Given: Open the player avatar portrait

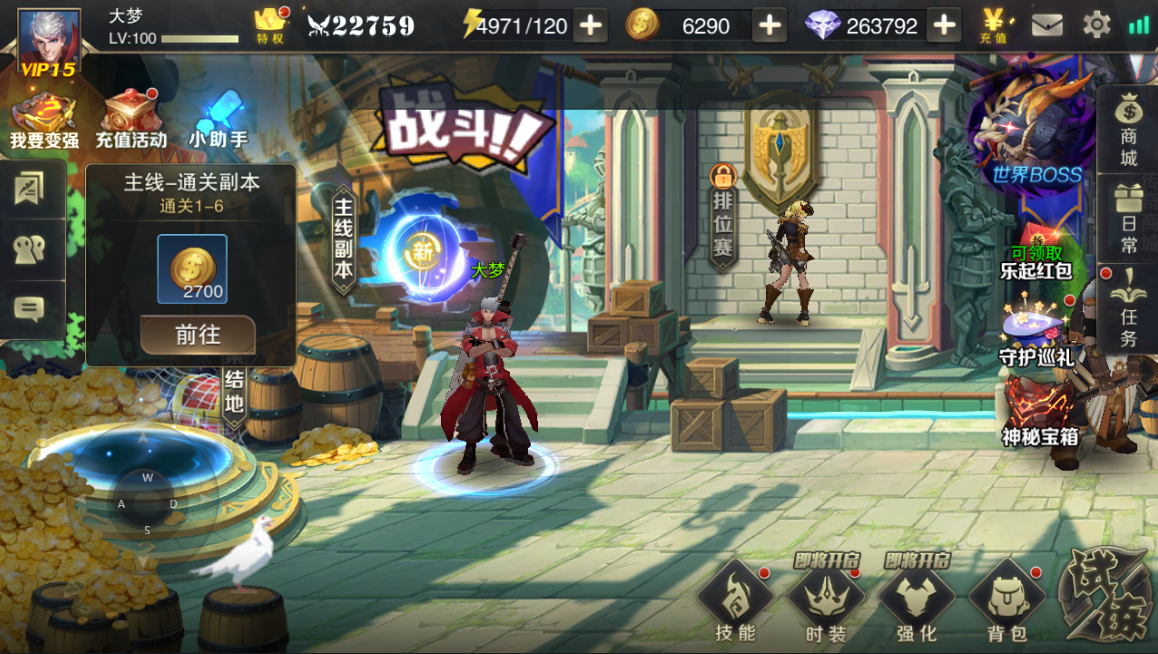Looking at the screenshot, I should 48,42.
